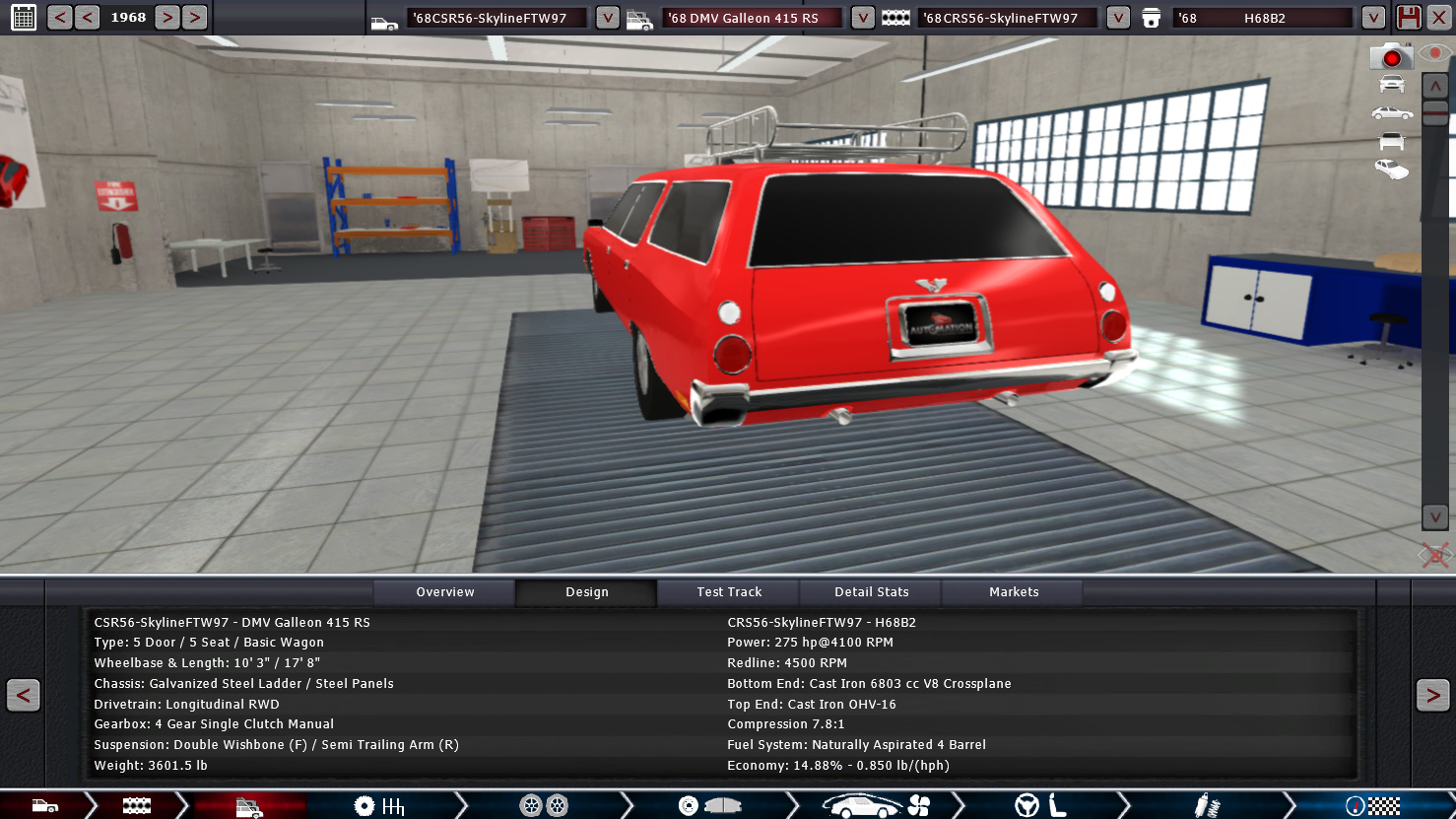Screen dimensions: 1456x819
Task: Take a screenshot with the camera icon
Action: tap(1391, 56)
